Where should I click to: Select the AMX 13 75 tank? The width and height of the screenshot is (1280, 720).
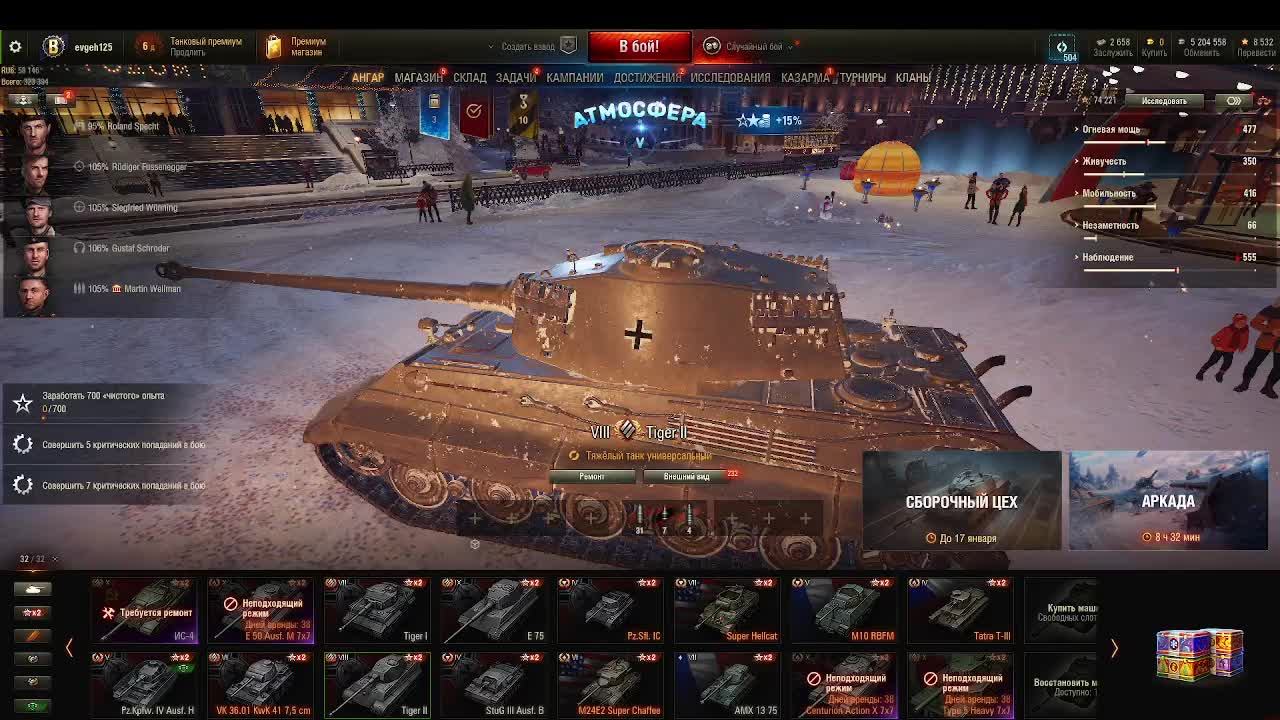(727, 684)
